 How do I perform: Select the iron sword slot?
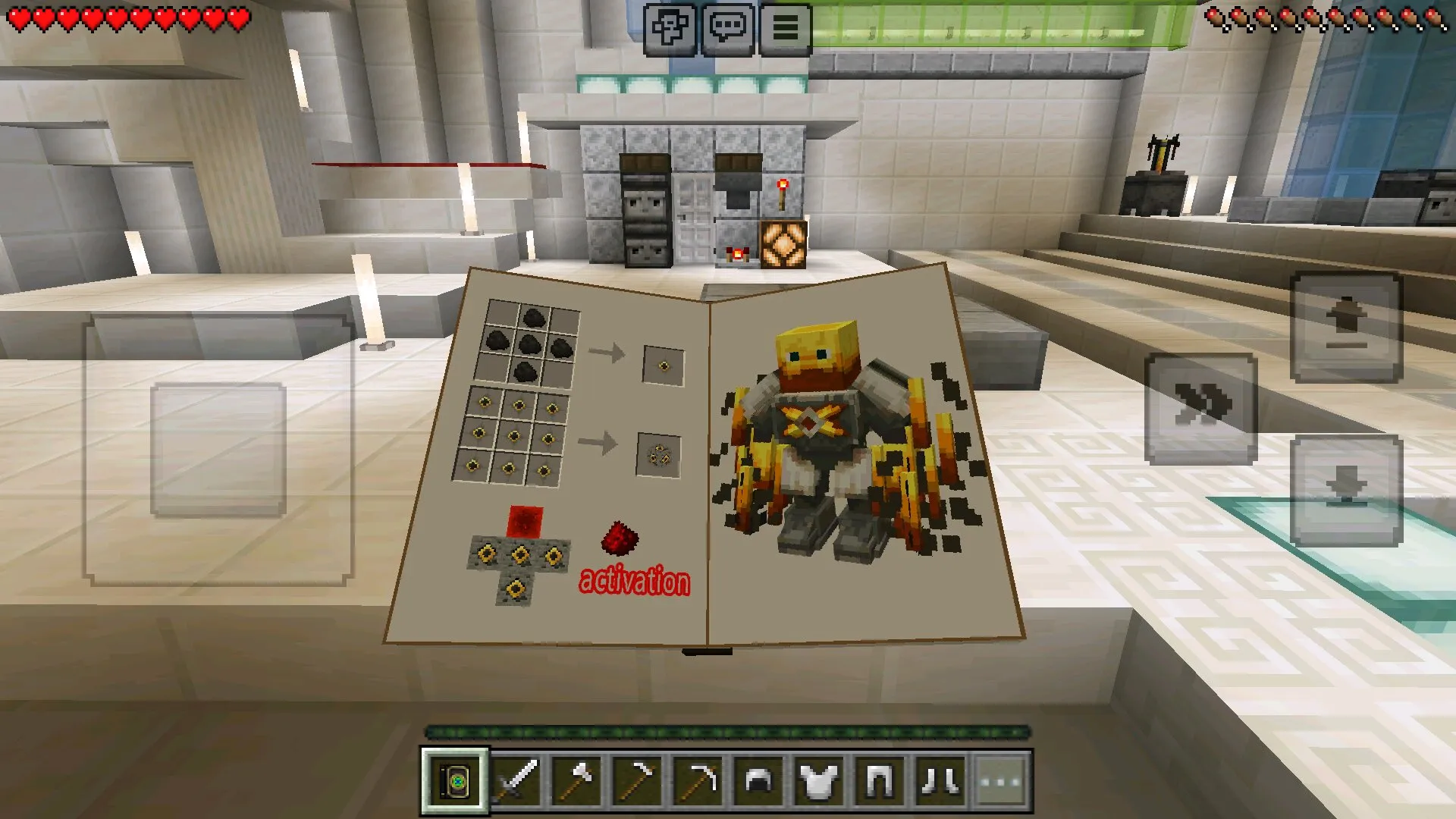tap(517, 780)
